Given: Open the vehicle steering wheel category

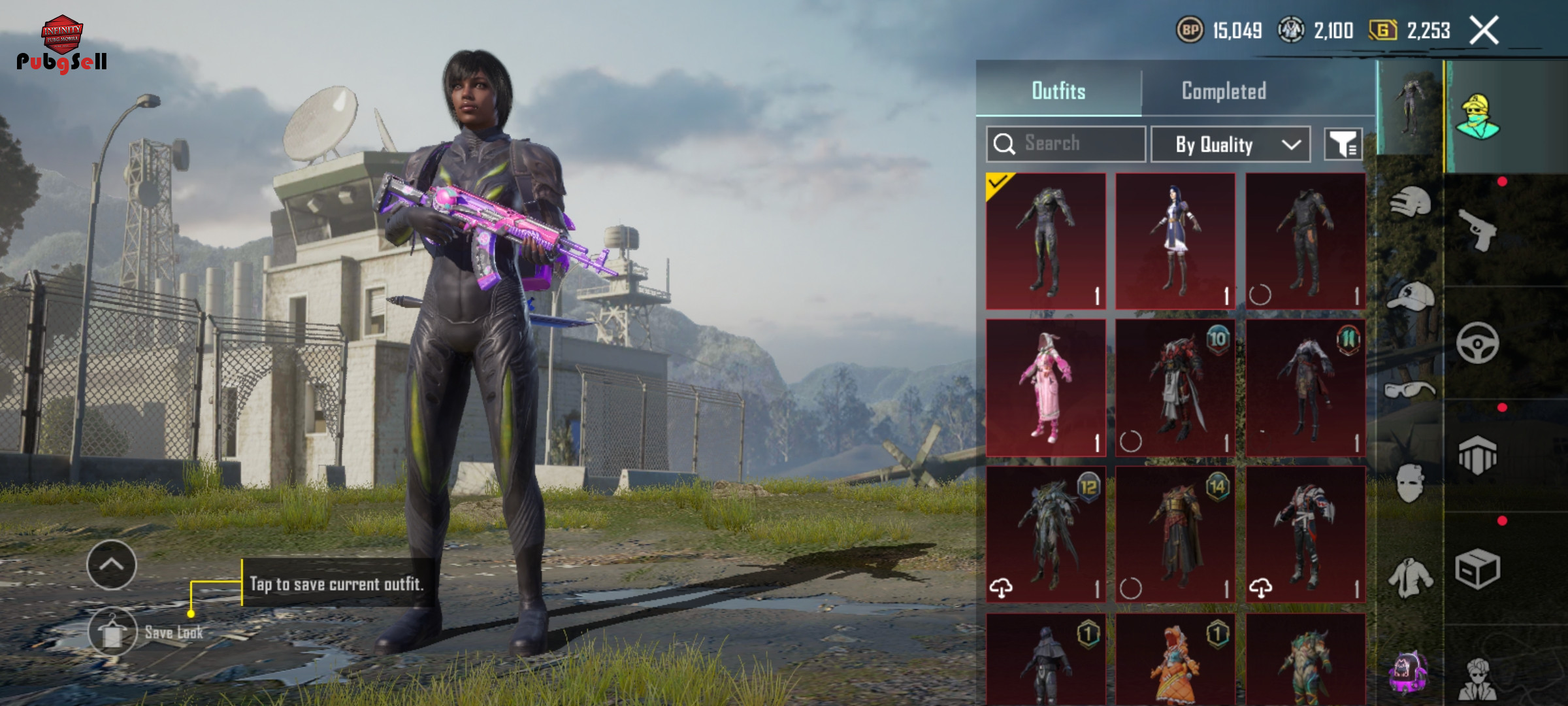Looking at the screenshot, I should (x=1477, y=343).
